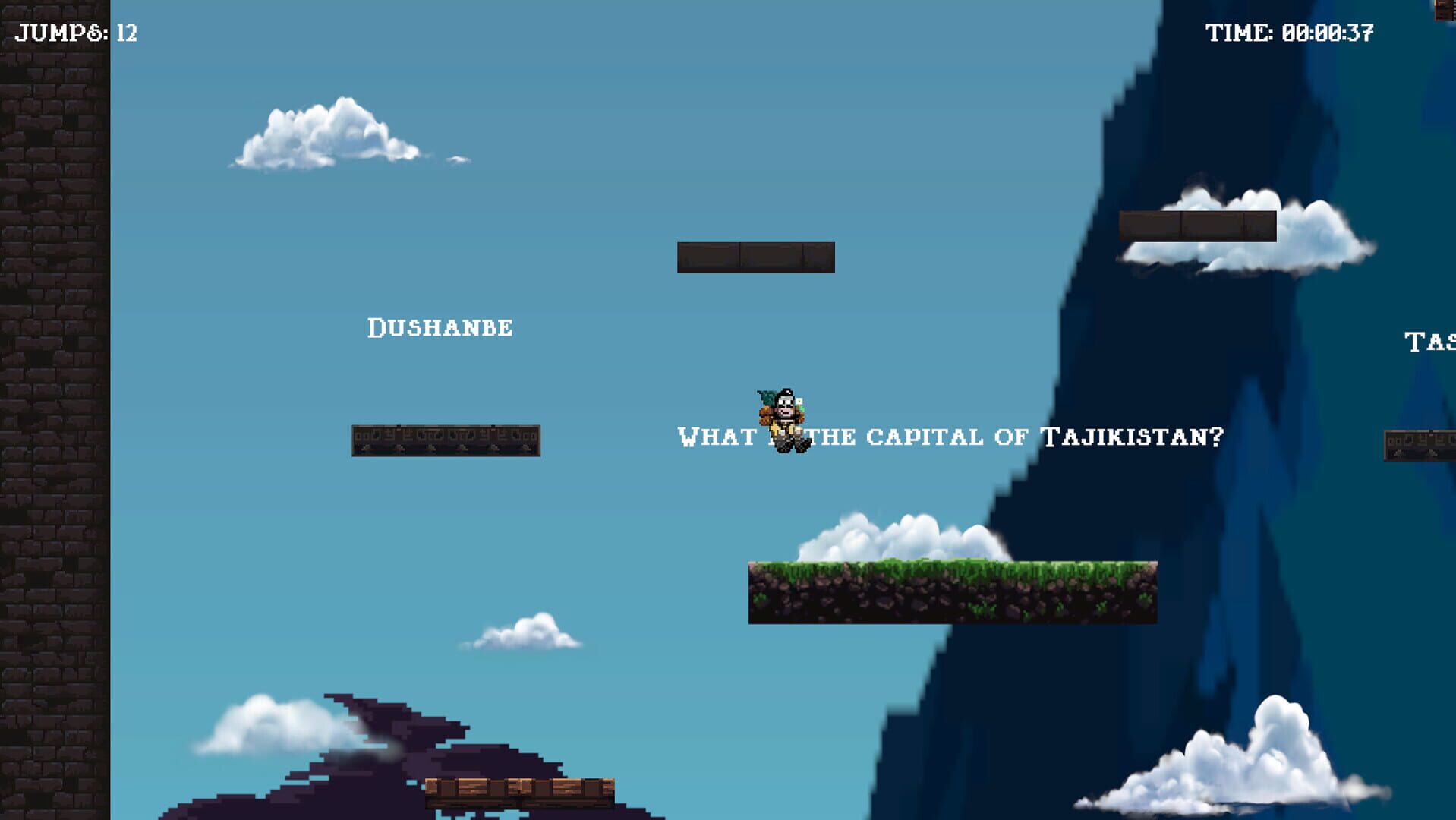Click the wooden crate platform at the bottom

click(x=520, y=793)
